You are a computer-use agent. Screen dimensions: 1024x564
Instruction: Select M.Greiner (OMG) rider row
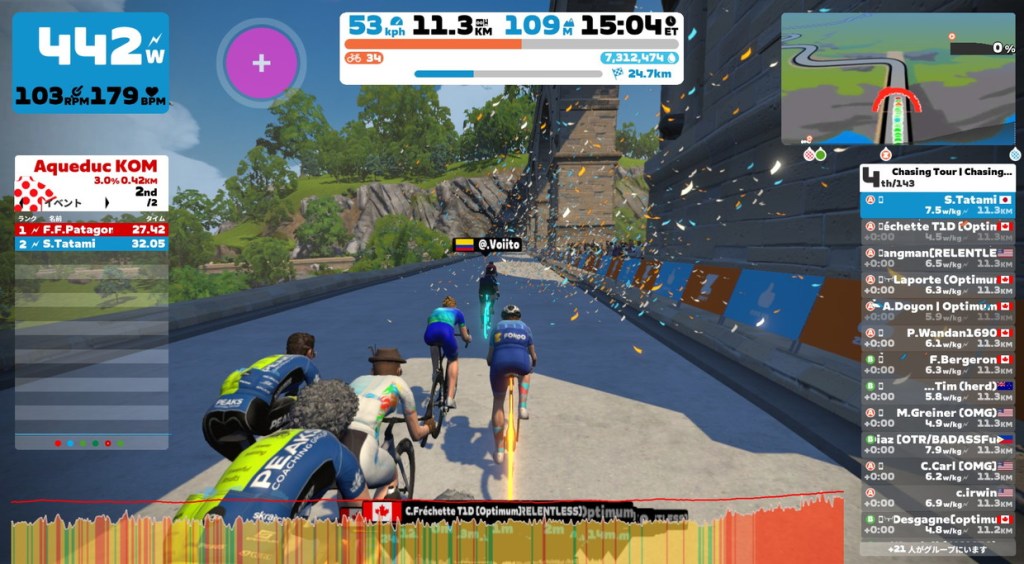[938, 418]
